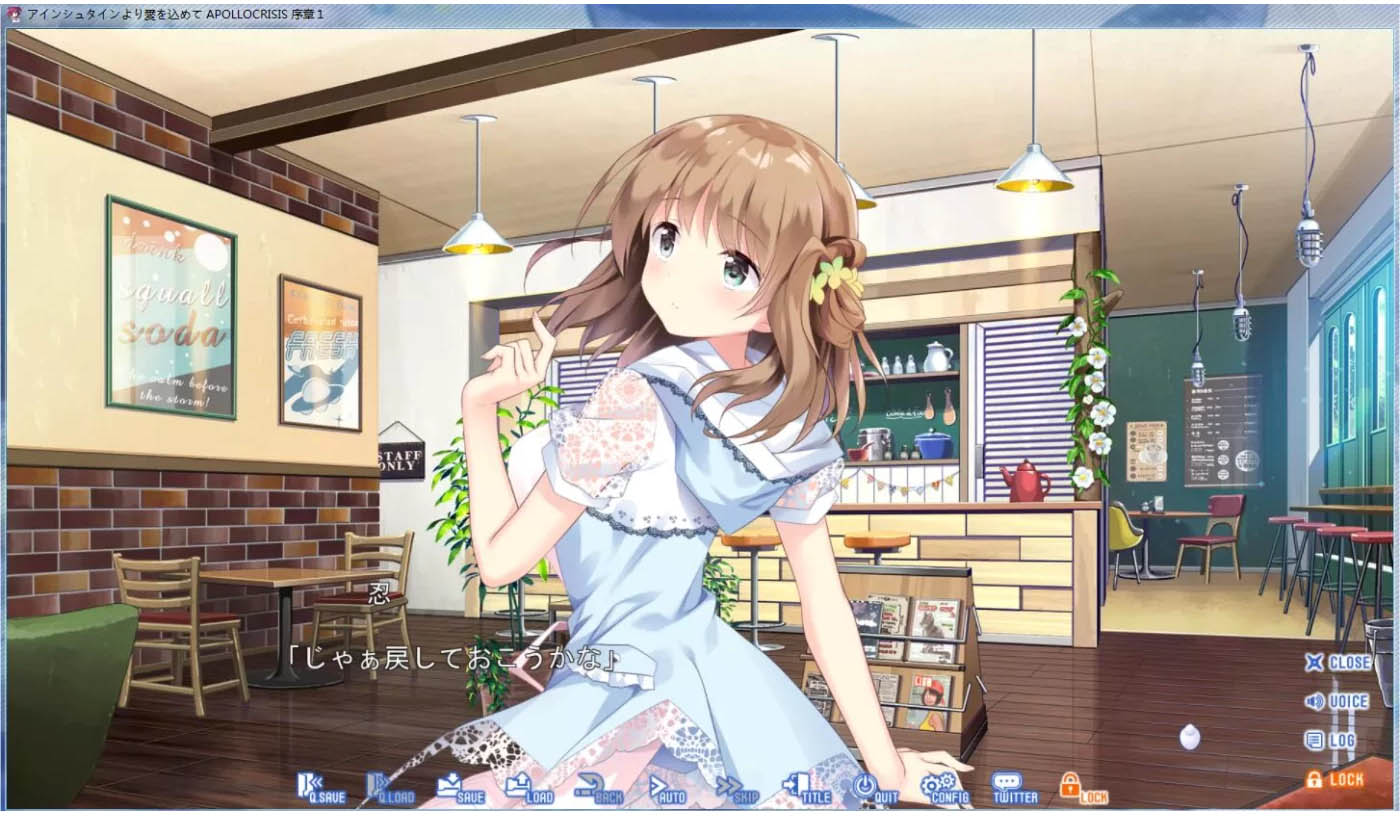Choose QUIT to exit the game
This screenshot has width=1400, height=816.
876,788
